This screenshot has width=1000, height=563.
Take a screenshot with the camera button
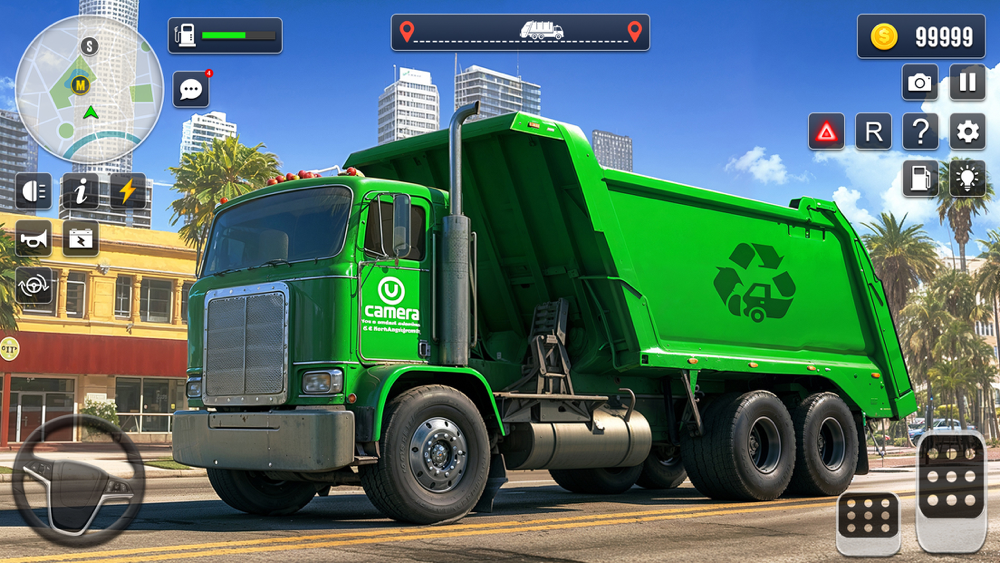tap(920, 82)
